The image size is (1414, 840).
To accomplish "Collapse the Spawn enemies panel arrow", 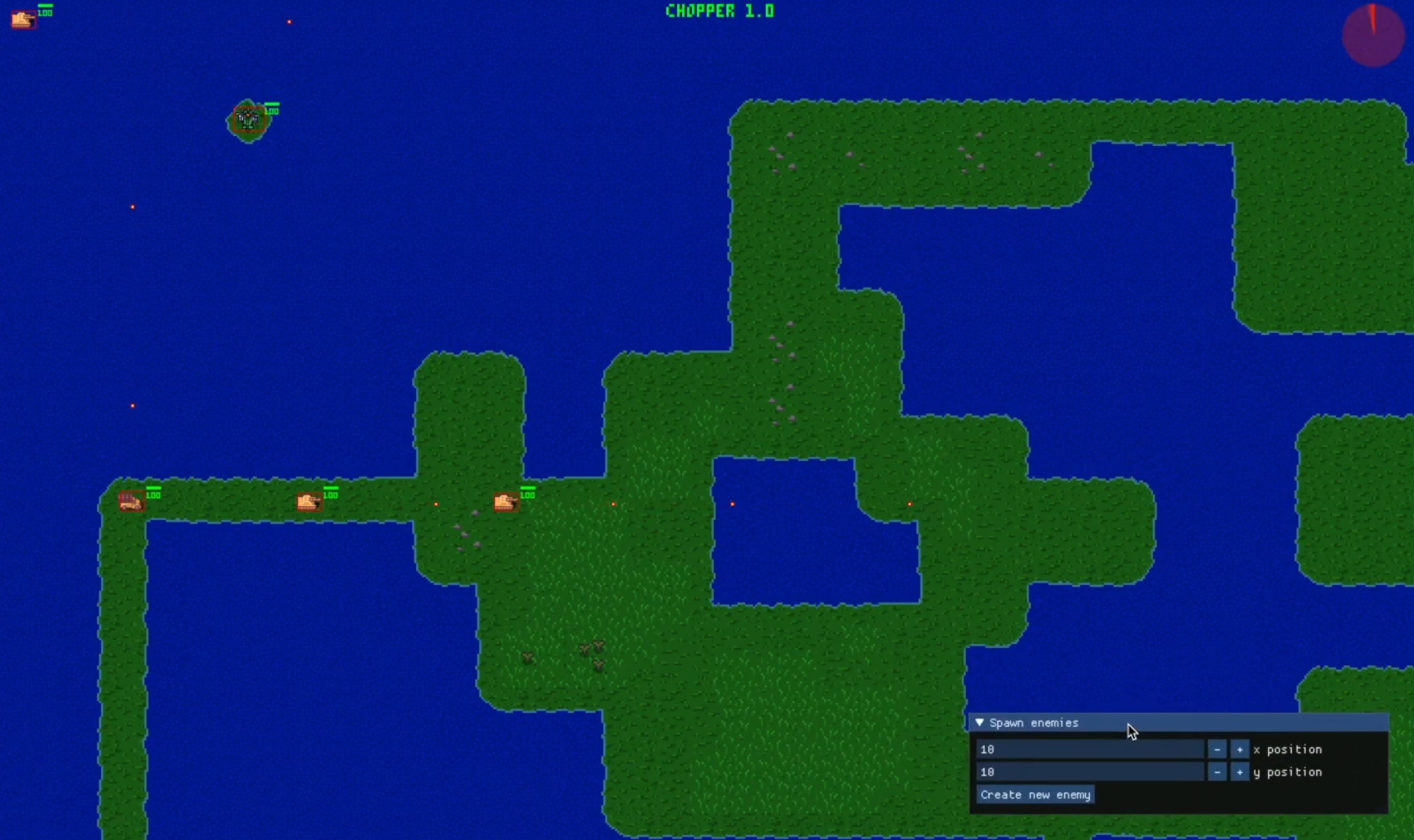I will [979, 723].
